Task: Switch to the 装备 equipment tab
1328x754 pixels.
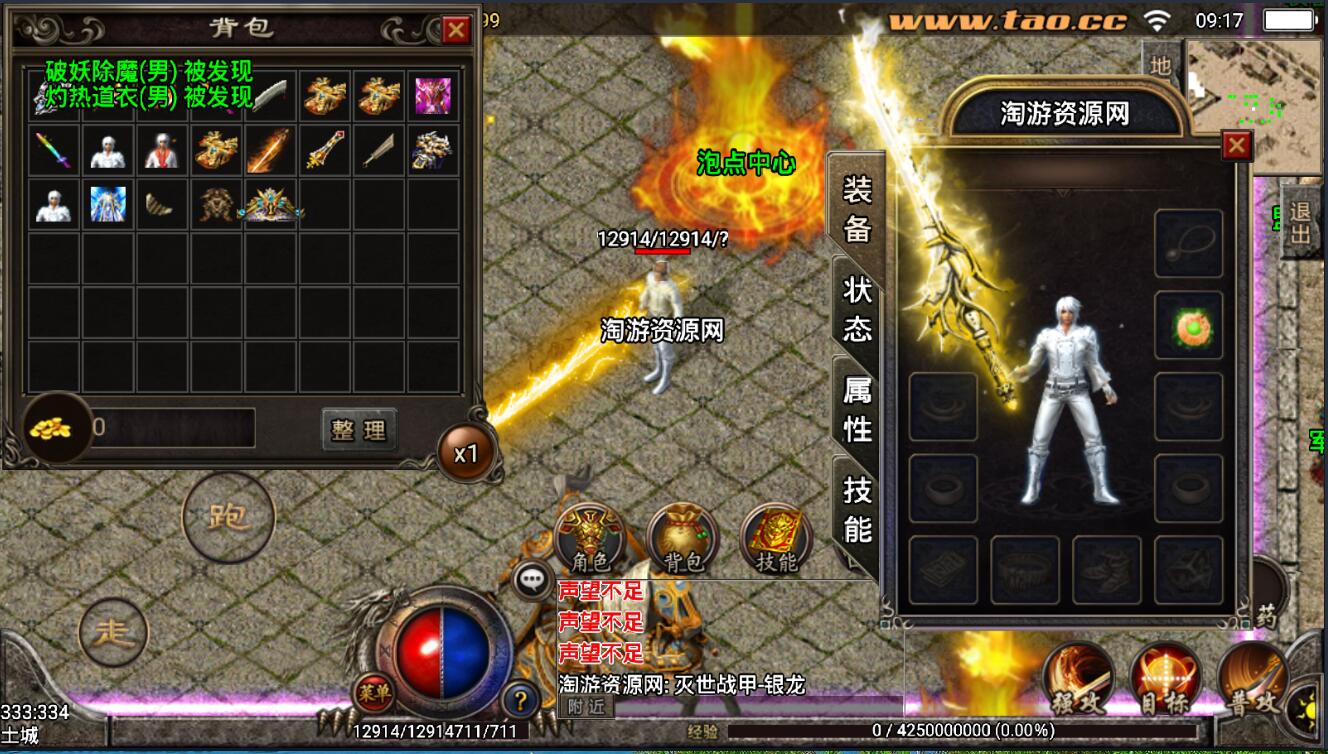Action: 856,210
